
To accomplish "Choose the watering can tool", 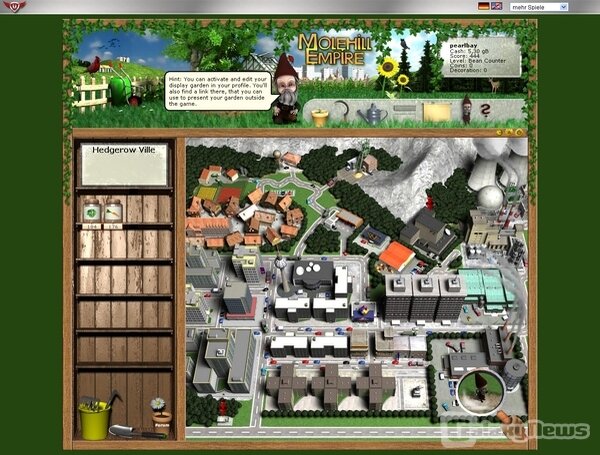I will 373,114.
